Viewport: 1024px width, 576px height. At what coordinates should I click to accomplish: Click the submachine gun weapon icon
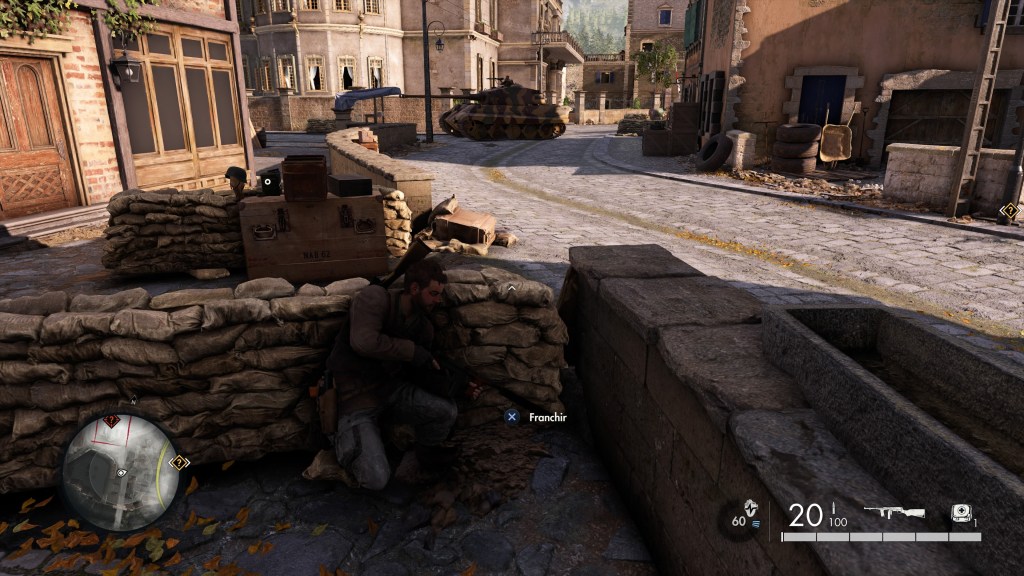[x=893, y=512]
